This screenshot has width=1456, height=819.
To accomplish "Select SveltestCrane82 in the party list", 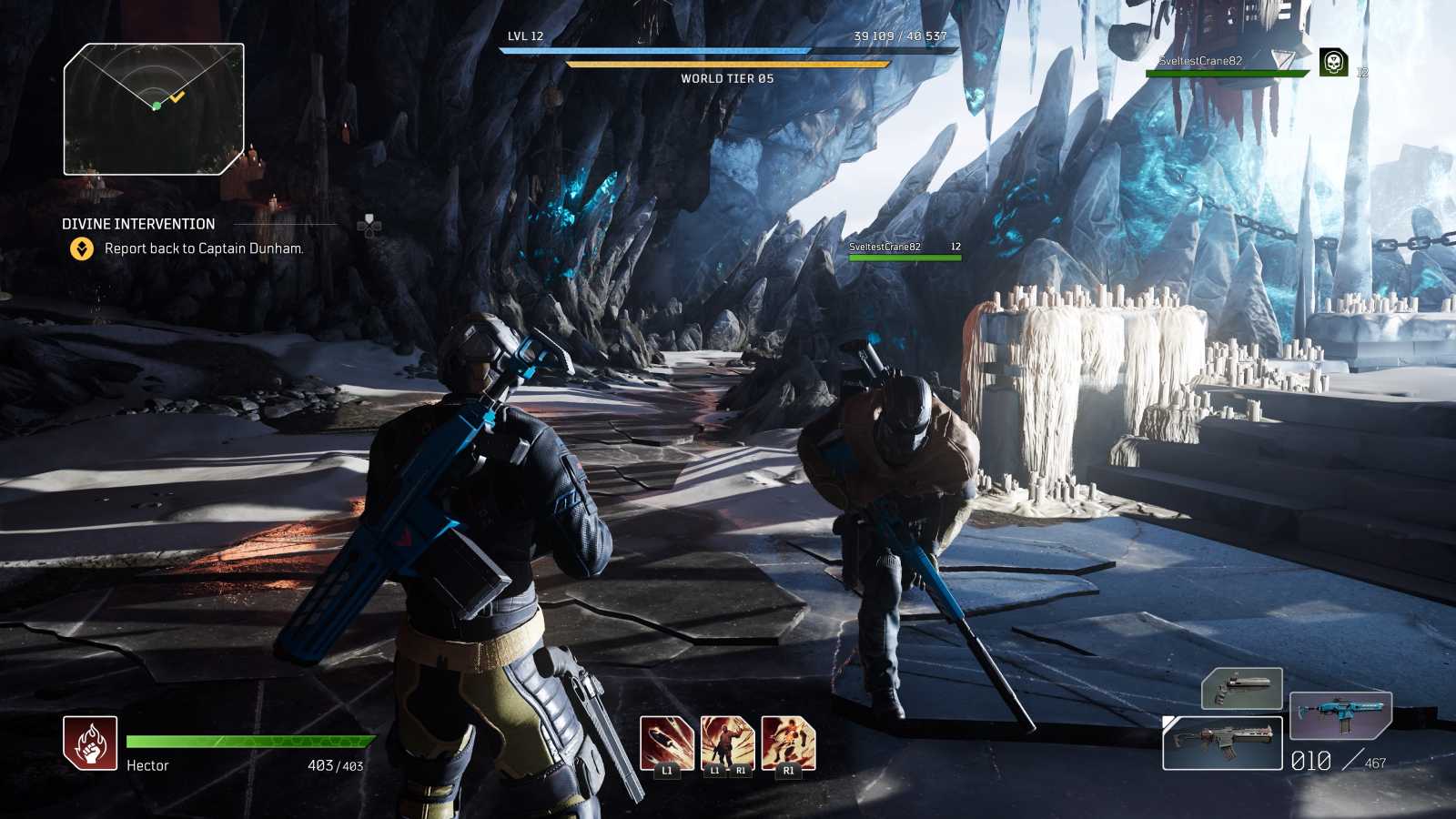I will click(x=1200, y=61).
